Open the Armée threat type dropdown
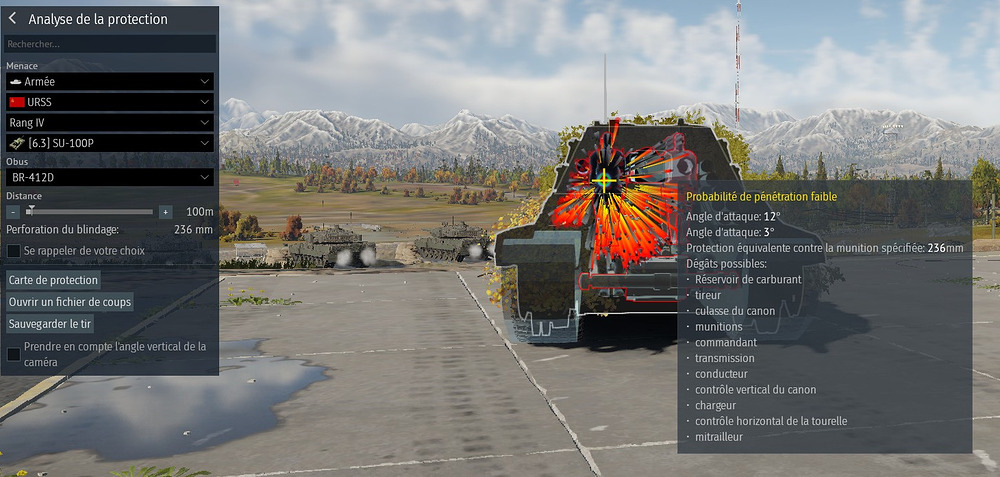This screenshot has height=477, width=1000. coord(110,80)
